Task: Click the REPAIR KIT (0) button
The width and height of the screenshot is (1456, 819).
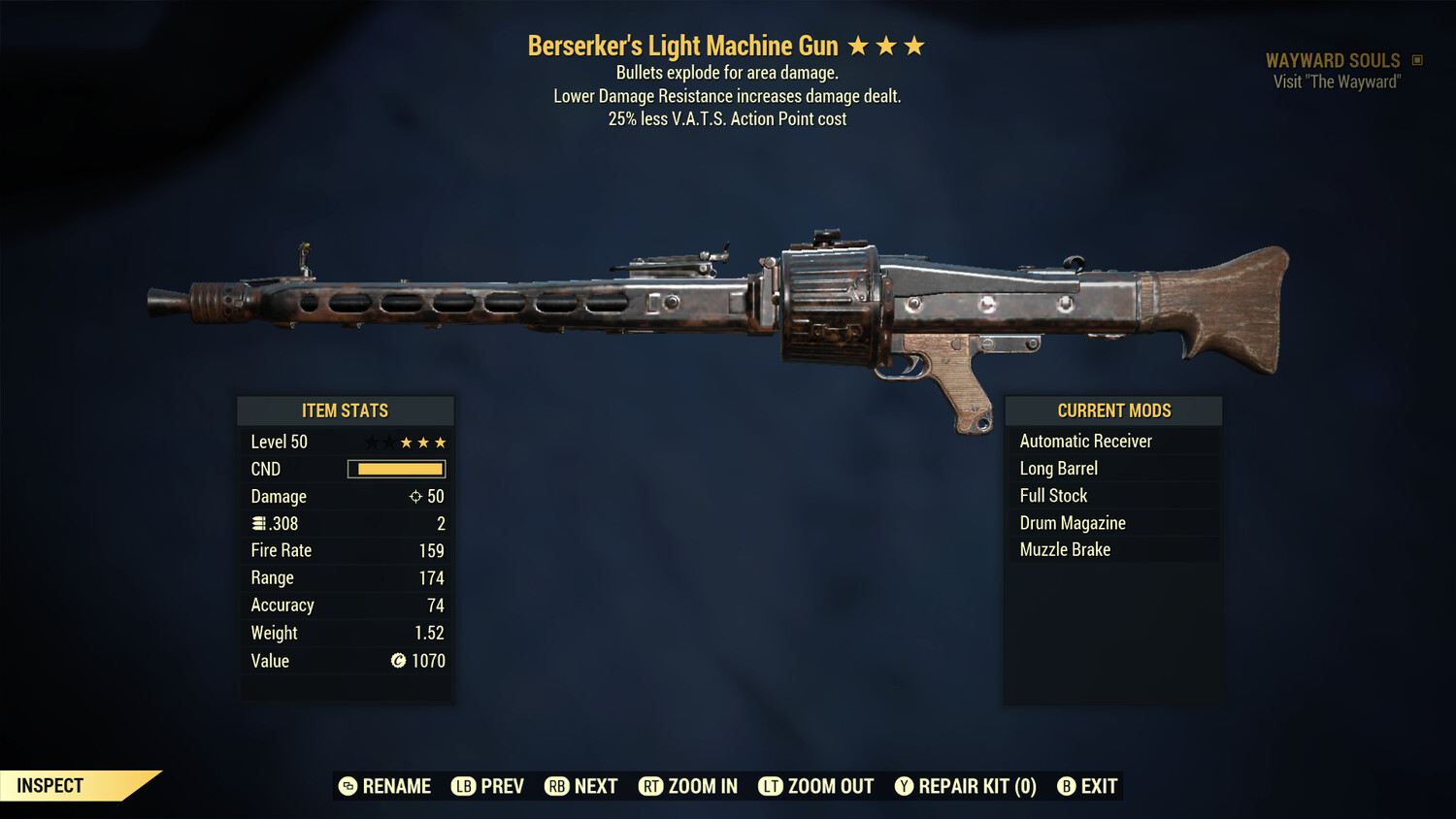Action: click(x=967, y=786)
